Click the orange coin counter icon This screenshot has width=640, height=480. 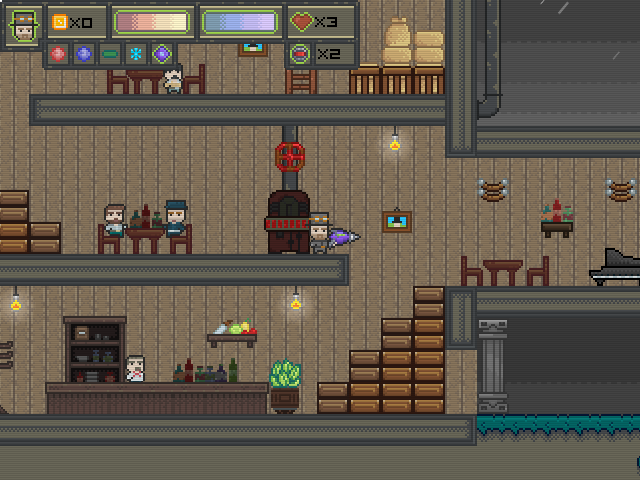59,21
